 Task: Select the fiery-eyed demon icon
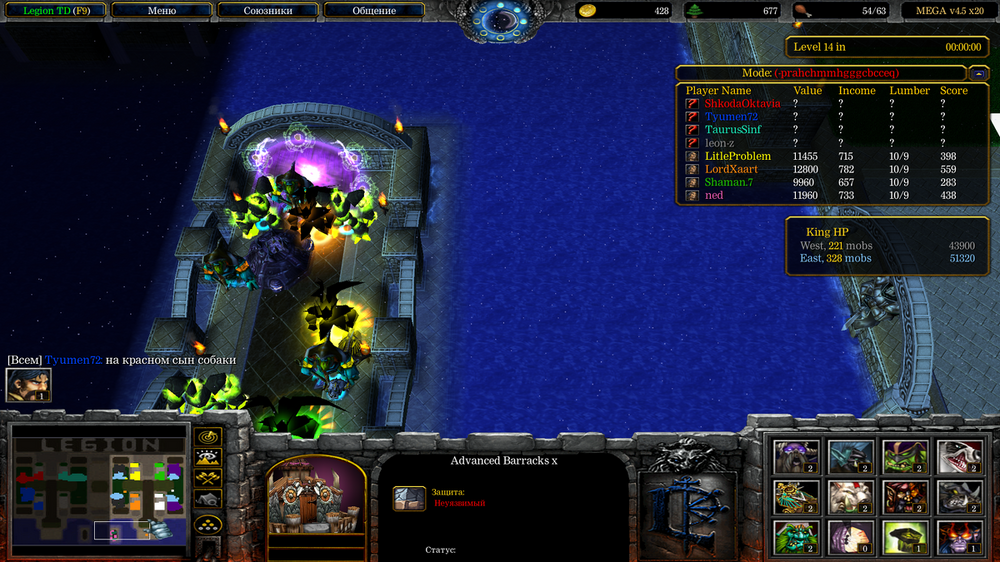pos(958,537)
